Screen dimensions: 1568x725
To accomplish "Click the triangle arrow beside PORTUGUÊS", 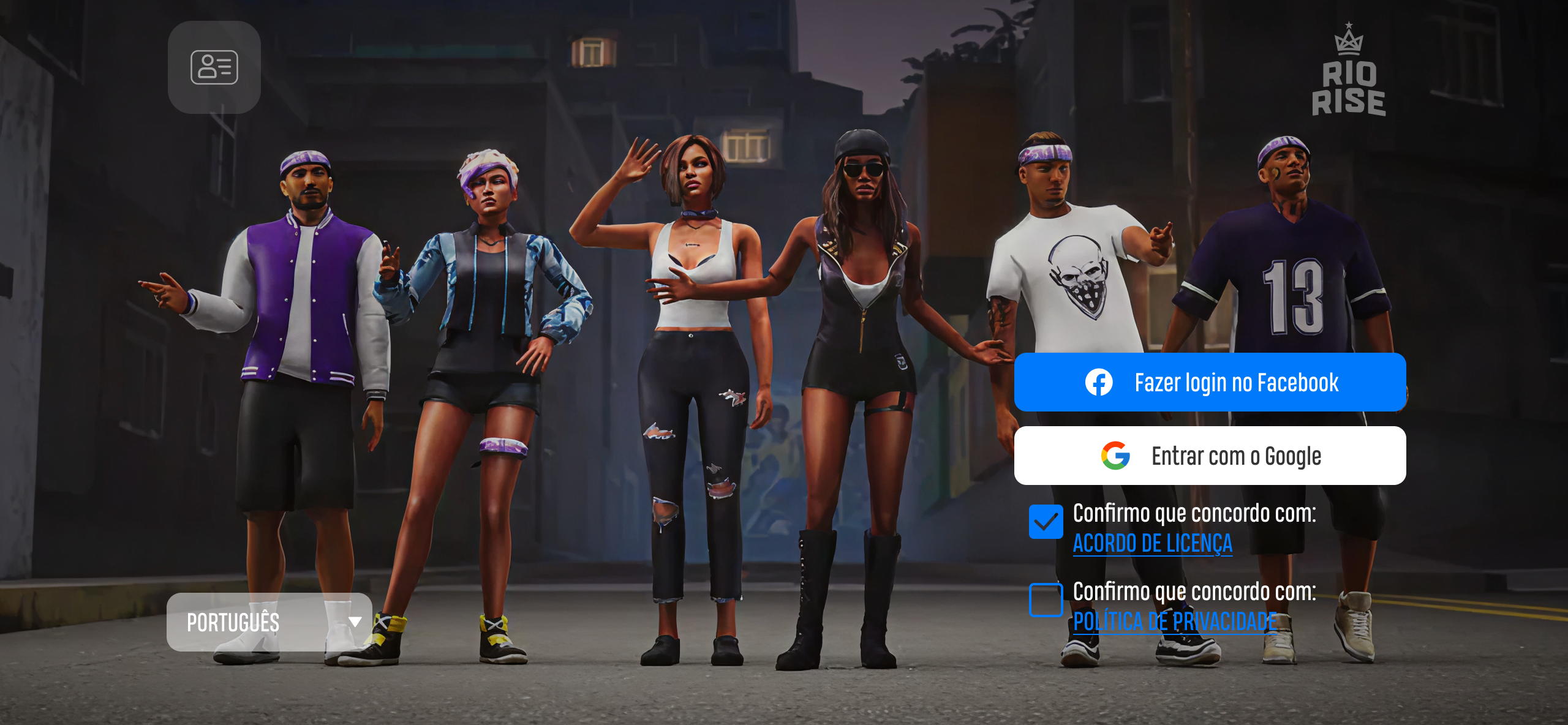I will click(x=352, y=623).
